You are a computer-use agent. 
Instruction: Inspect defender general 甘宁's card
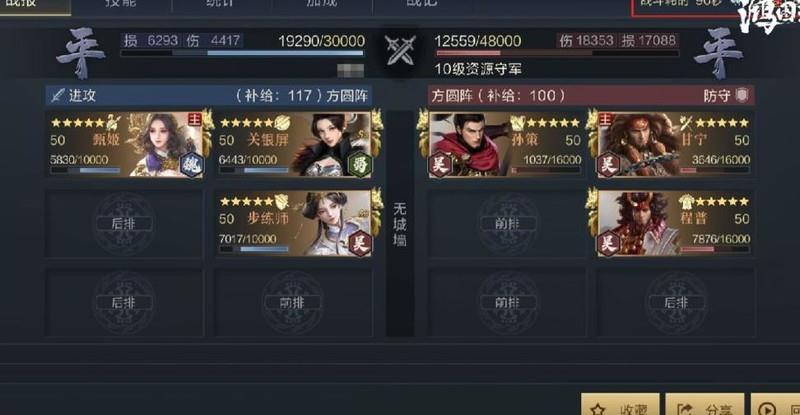(x=673, y=144)
